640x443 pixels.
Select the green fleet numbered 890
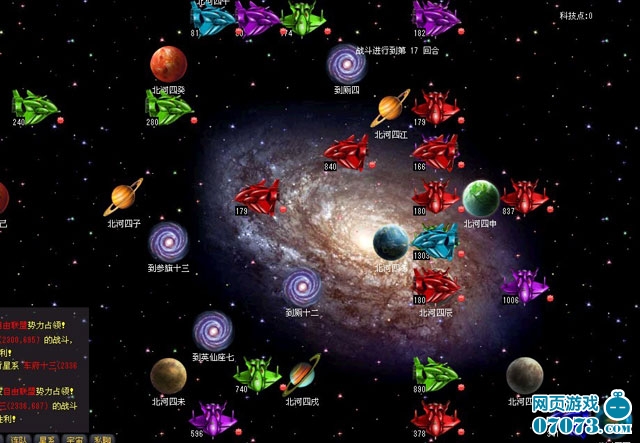click(435, 374)
